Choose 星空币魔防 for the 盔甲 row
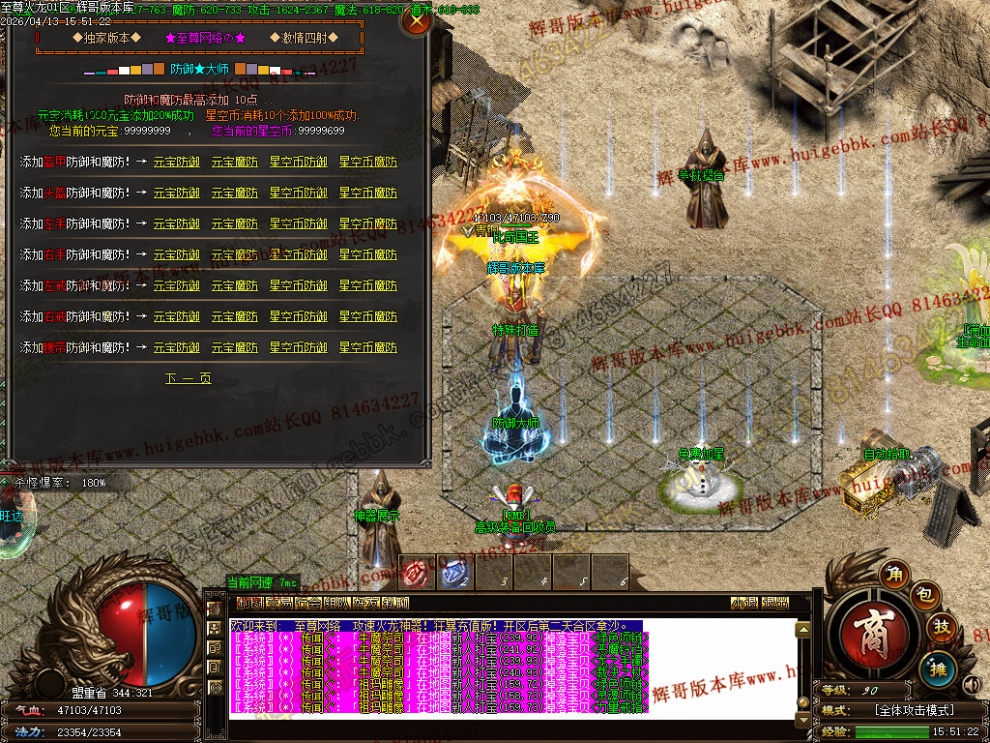 tap(368, 162)
